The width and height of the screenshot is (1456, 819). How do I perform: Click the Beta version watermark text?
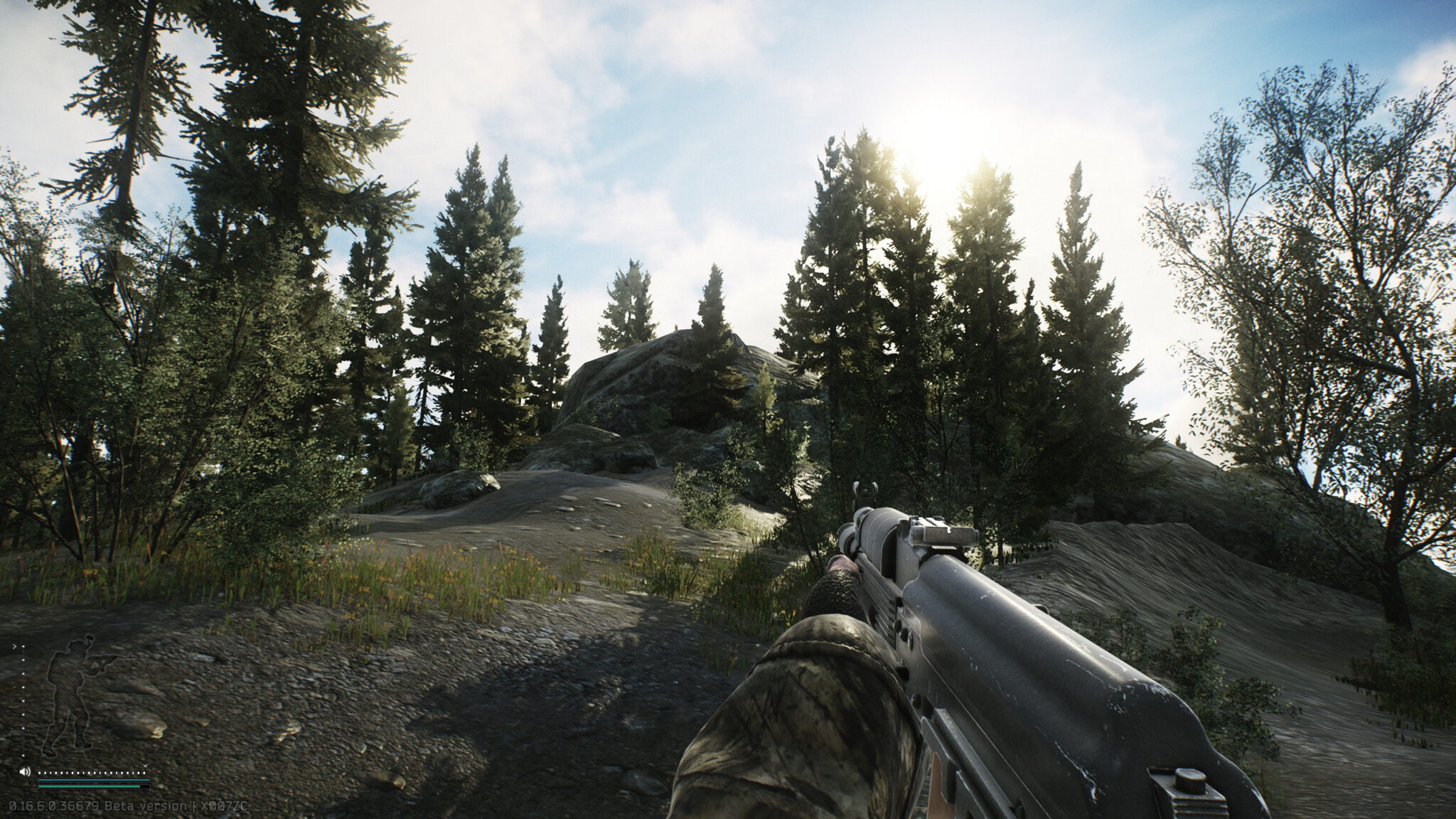(144, 806)
